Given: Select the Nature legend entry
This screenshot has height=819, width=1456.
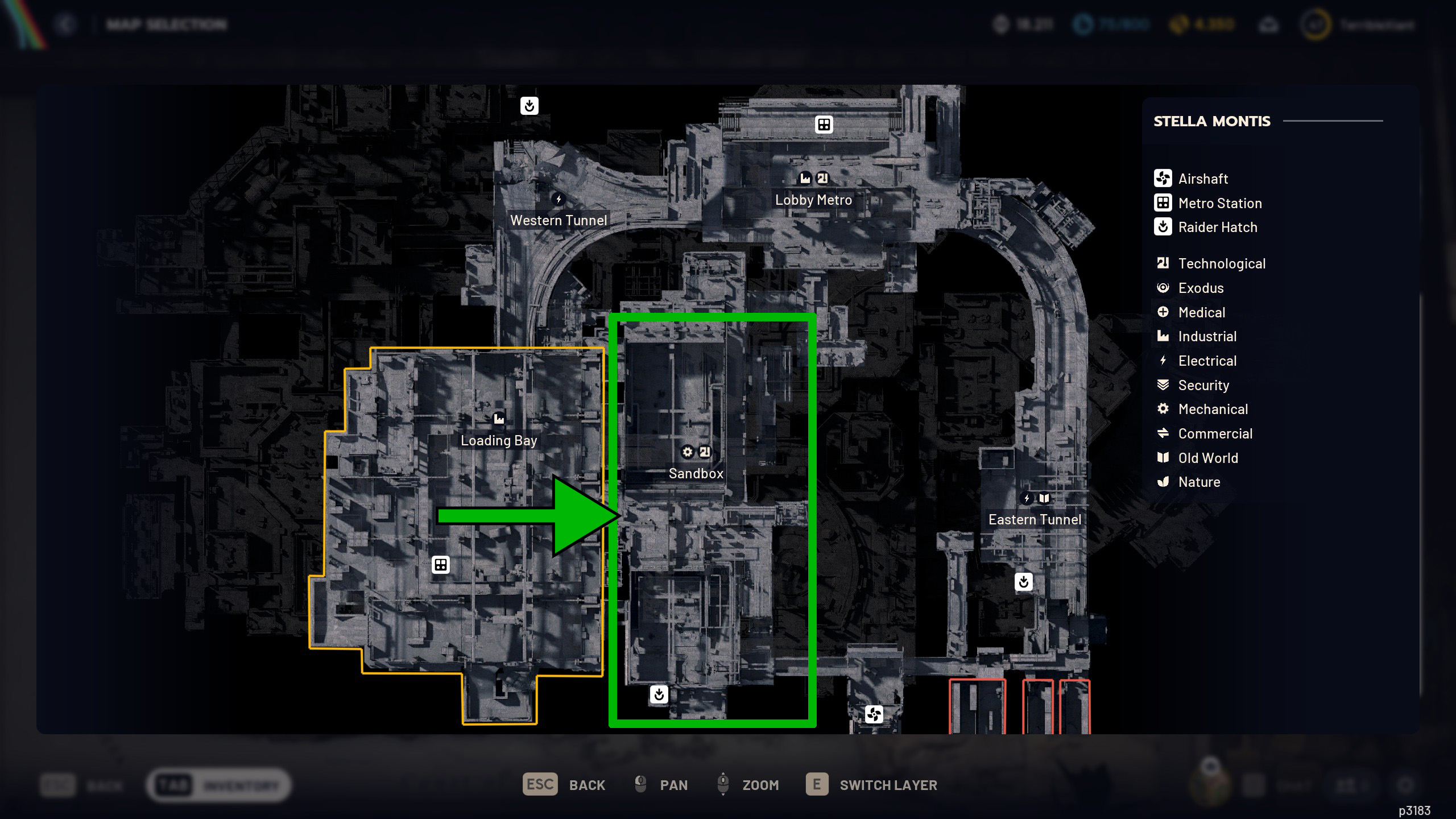Looking at the screenshot, I should click(1199, 482).
